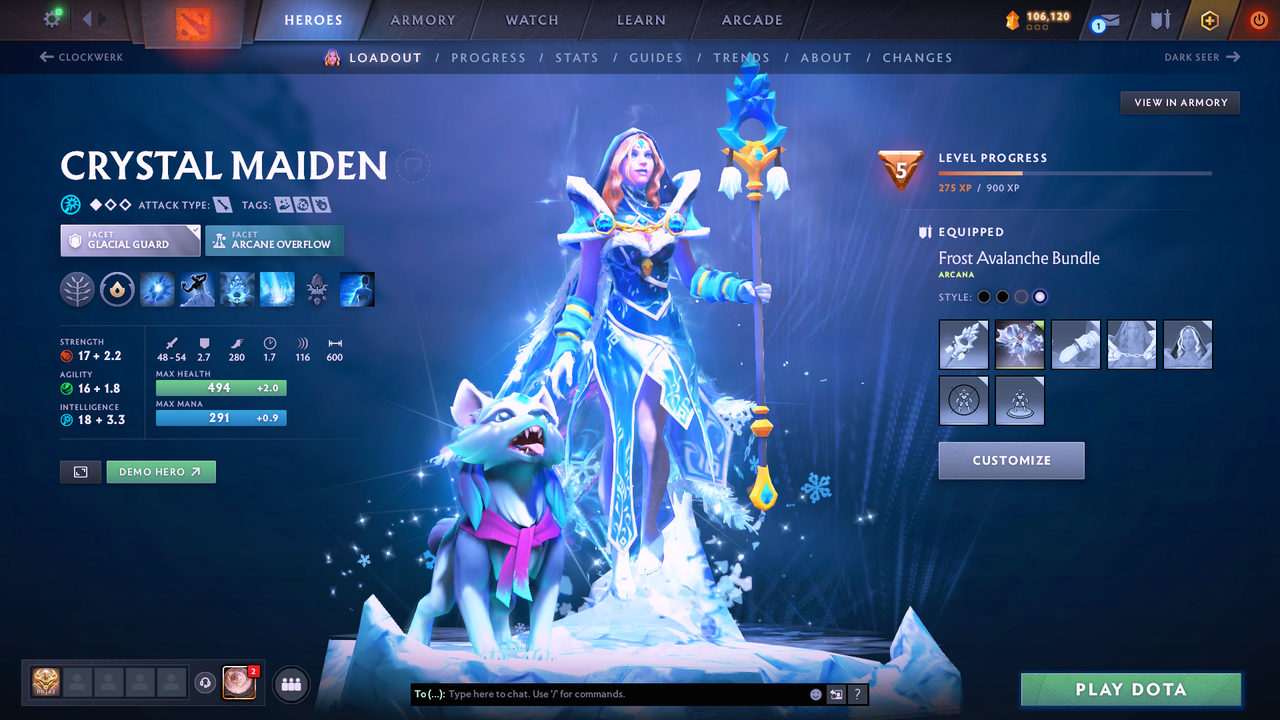This screenshot has height=720, width=1280.
Task: Switch to the Arcane Overflow facet
Action: click(x=274, y=240)
